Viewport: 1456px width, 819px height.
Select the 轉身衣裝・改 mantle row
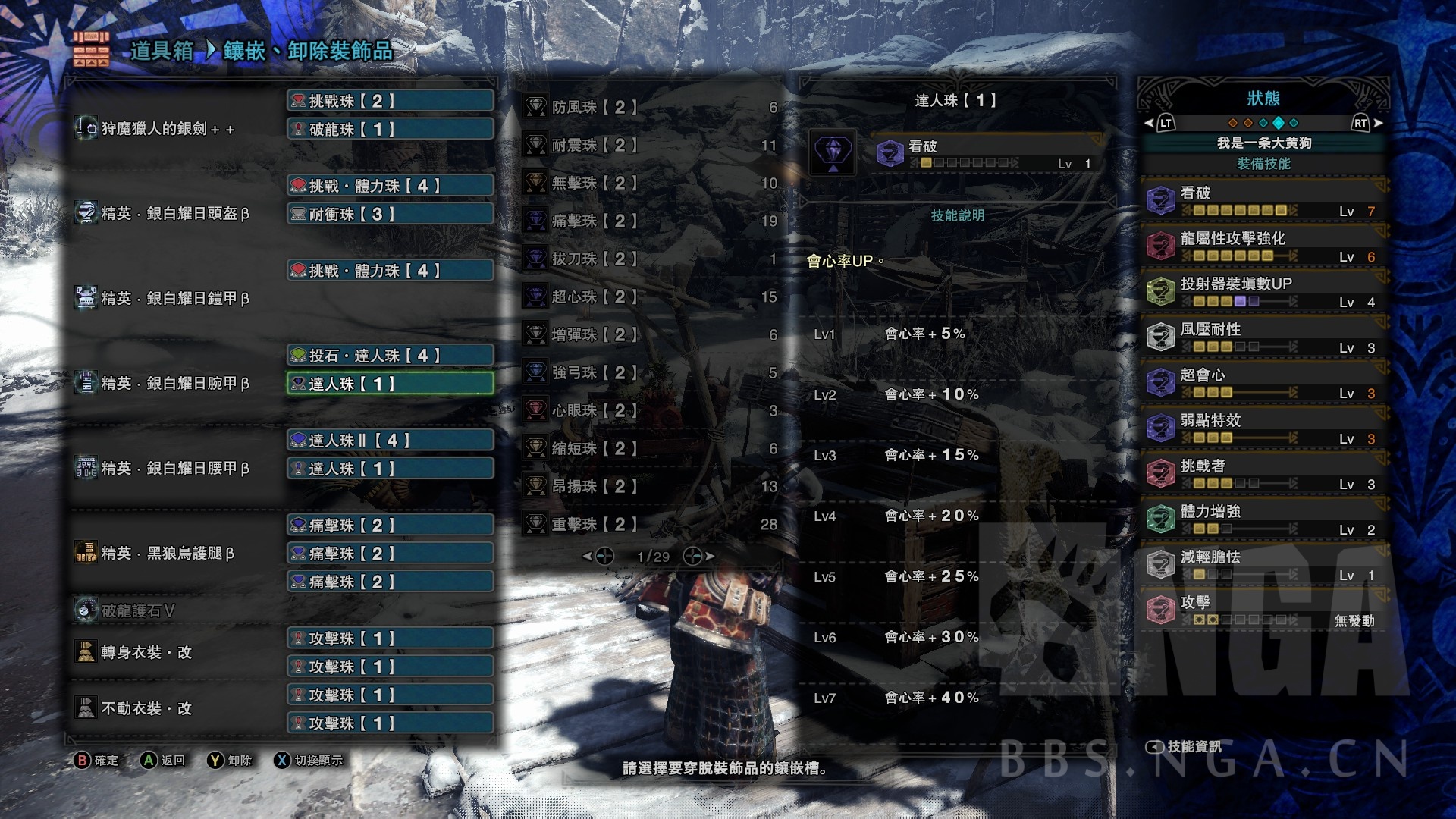pyautogui.click(x=146, y=652)
